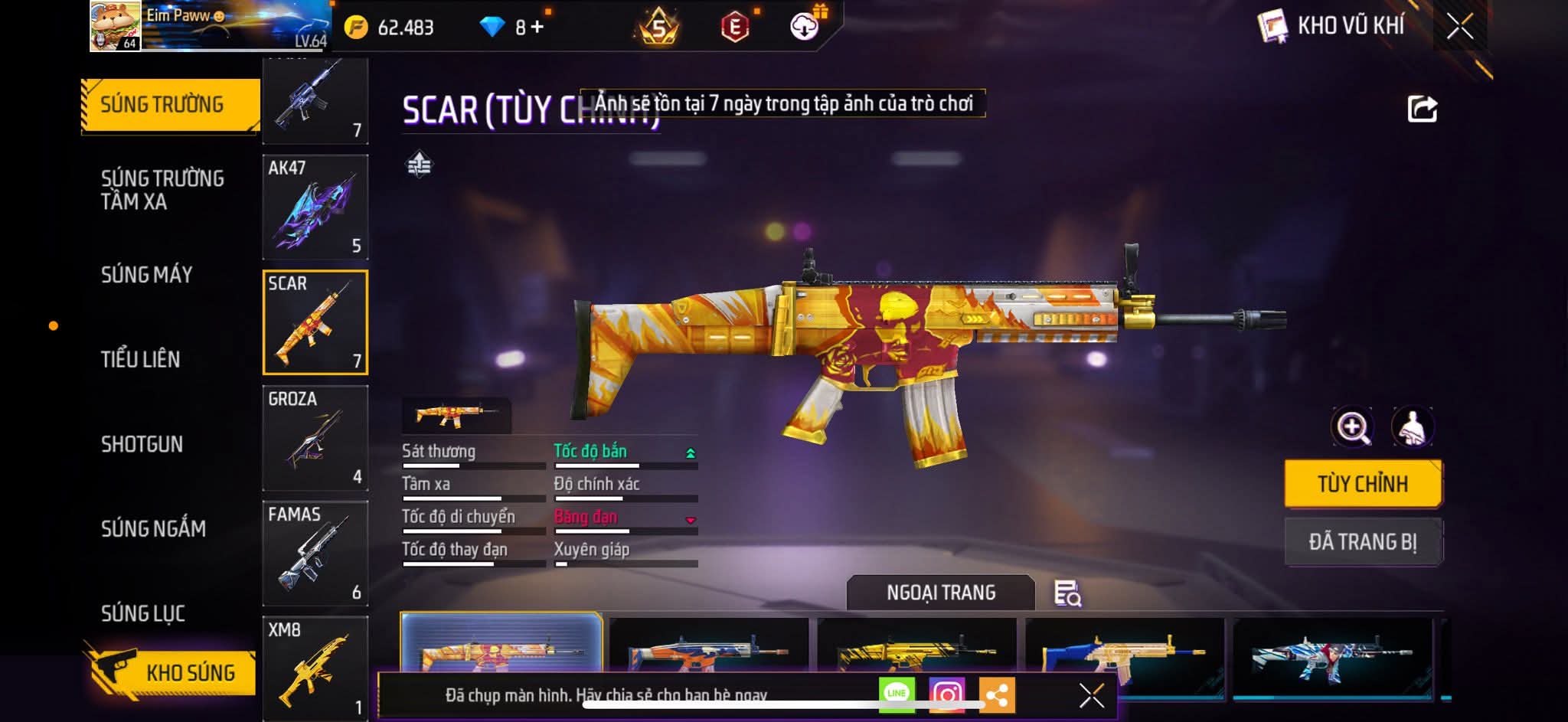
Task: Open the Ngoại Trang skins tab
Action: pyautogui.click(x=941, y=593)
